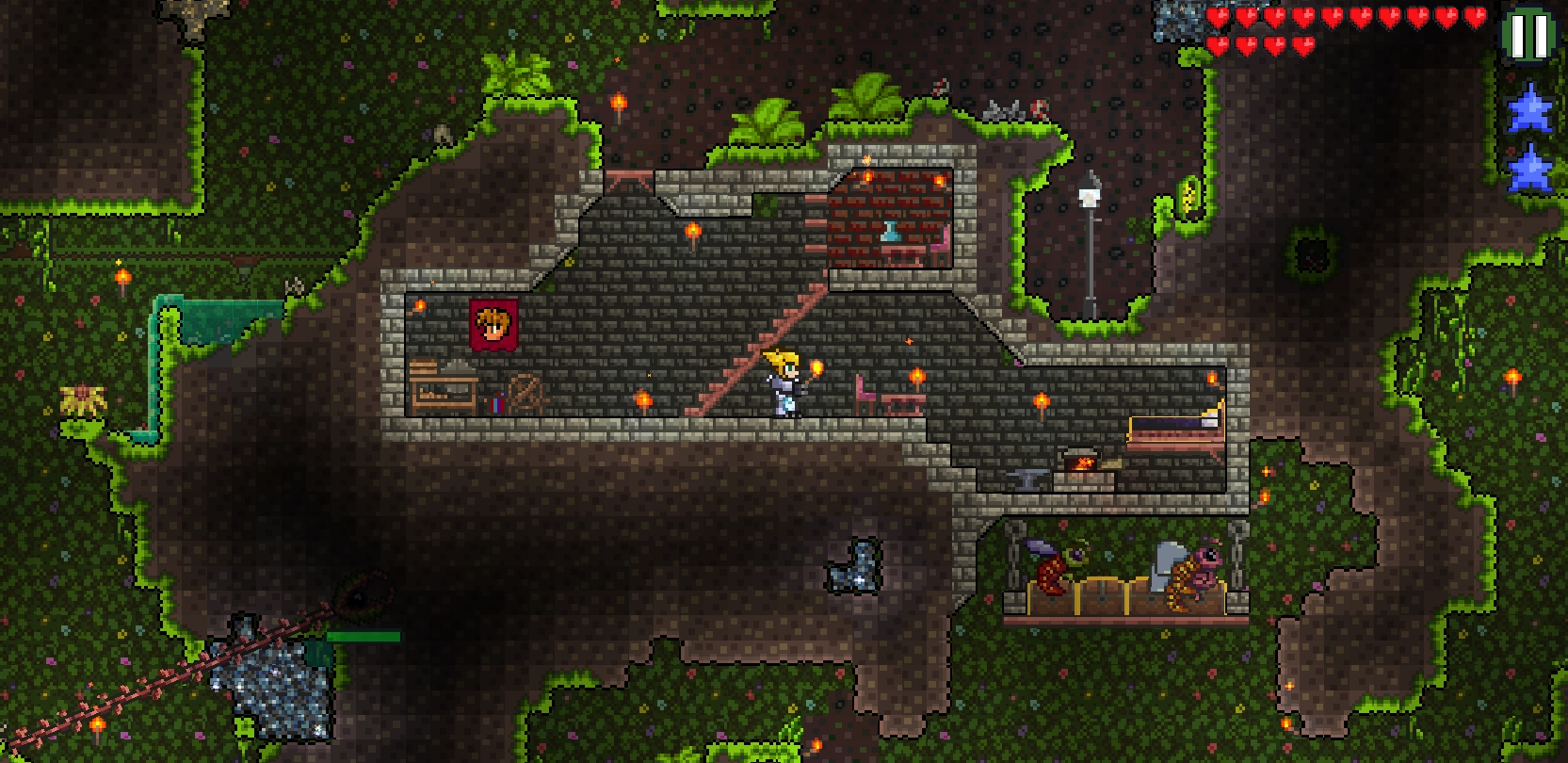Tap the pause button in top right corner
1568x763 pixels.
(x=1530, y=31)
